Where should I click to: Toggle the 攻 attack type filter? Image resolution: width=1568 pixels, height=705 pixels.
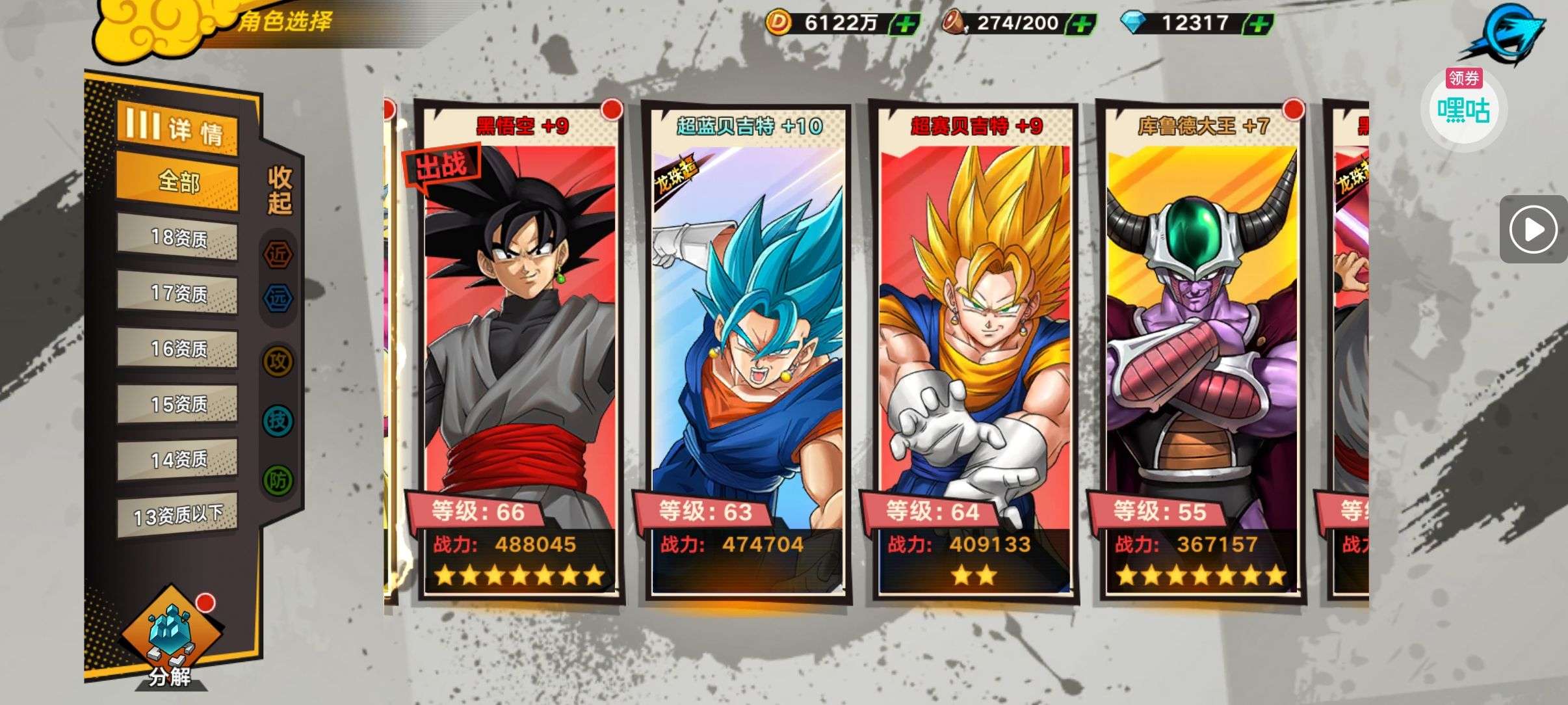(x=278, y=362)
